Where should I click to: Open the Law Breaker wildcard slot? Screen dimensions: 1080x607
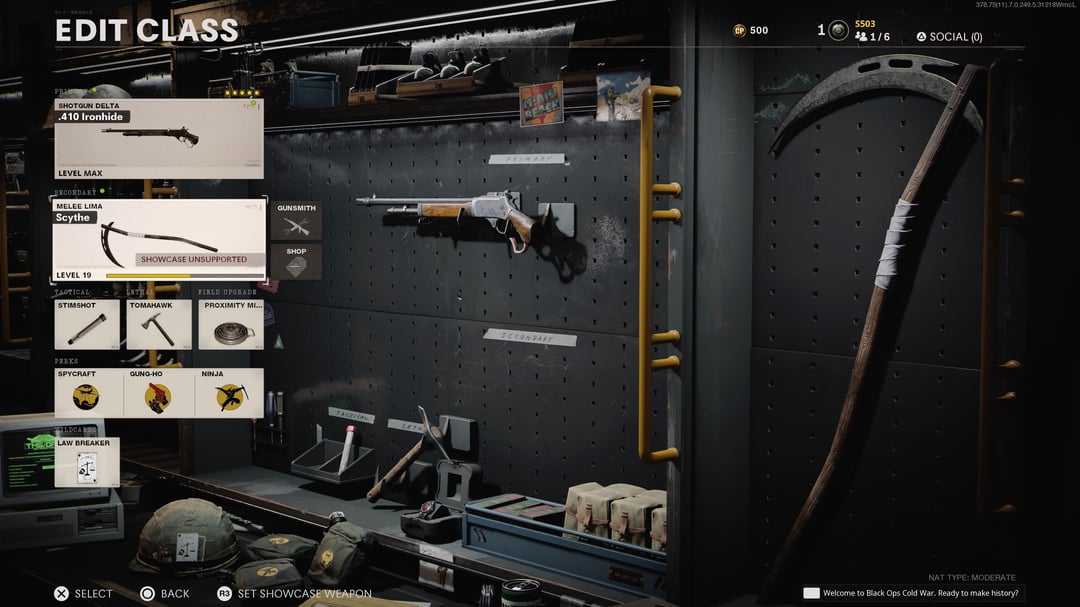click(x=87, y=462)
